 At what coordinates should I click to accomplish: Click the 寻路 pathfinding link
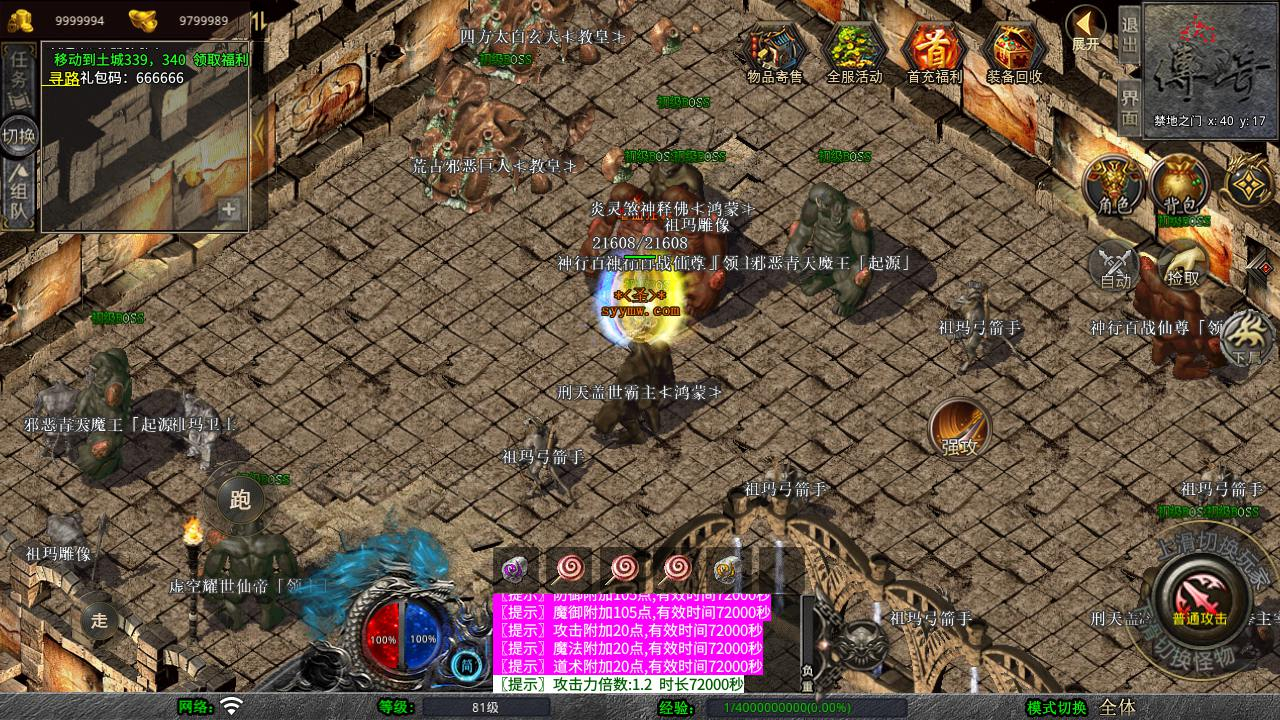click(x=64, y=77)
